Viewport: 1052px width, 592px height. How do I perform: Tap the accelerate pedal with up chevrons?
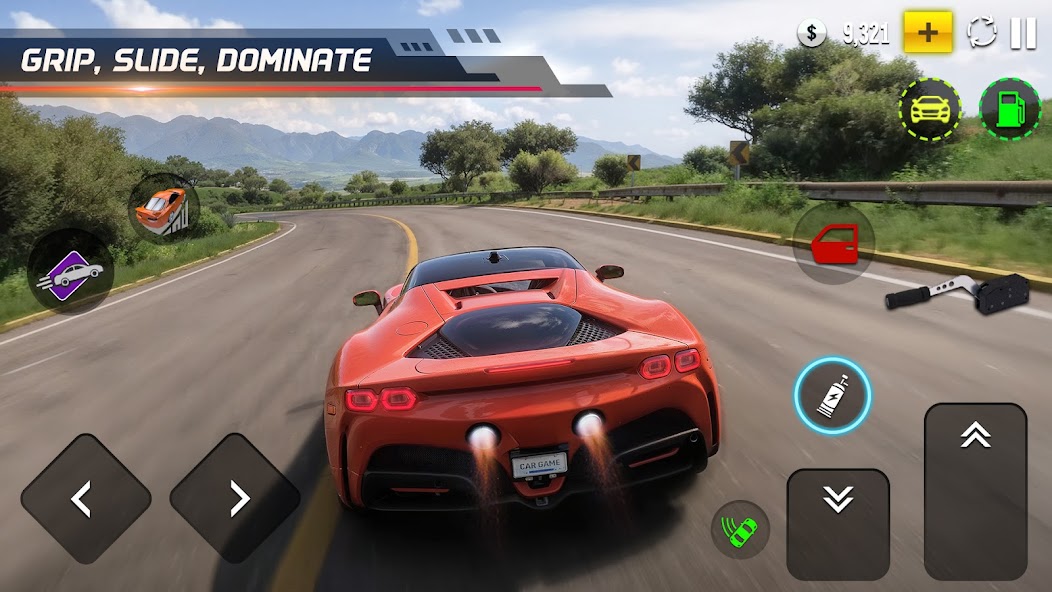975,490
